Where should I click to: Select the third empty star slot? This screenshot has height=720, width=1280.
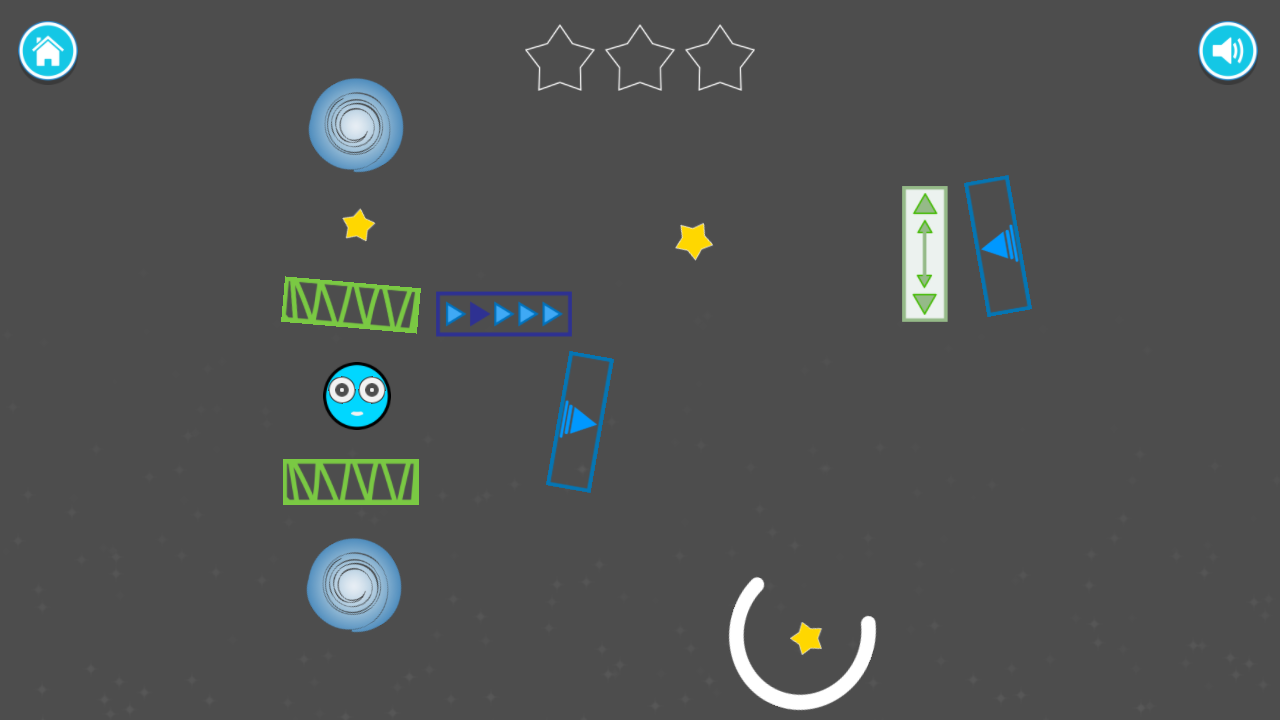click(x=719, y=58)
